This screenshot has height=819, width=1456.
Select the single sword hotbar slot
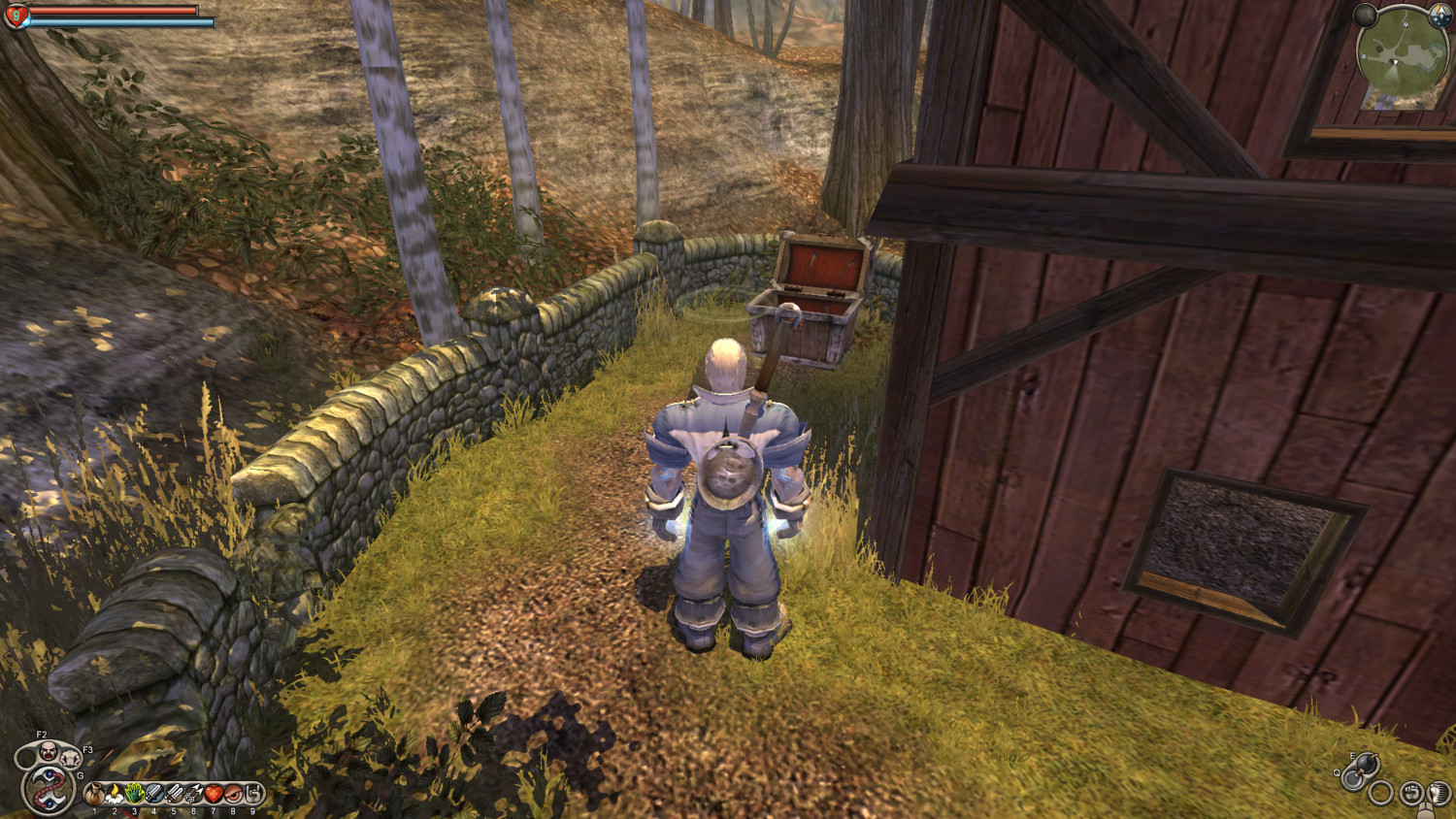(153, 795)
